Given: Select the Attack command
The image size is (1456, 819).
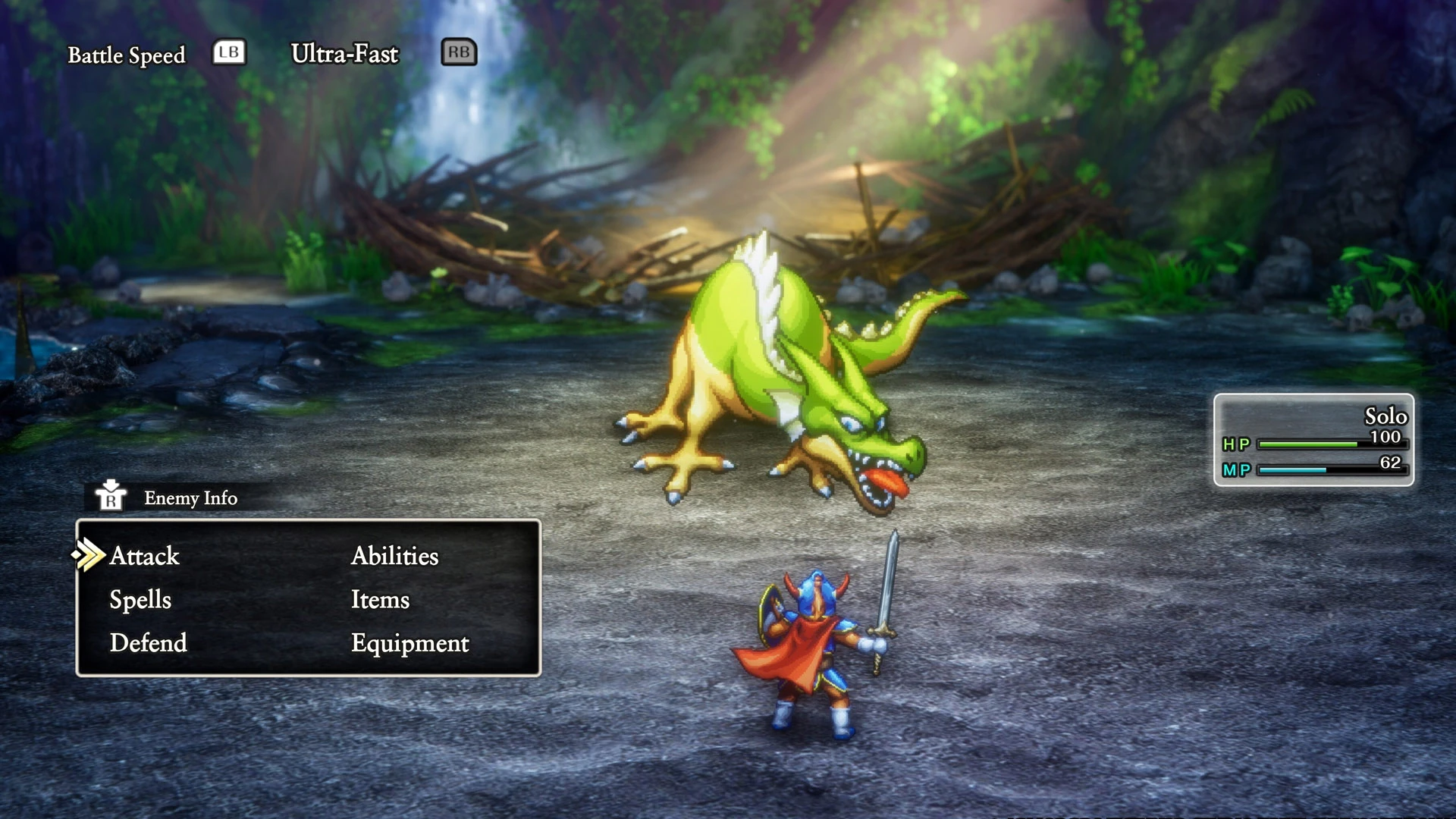Looking at the screenshot, I should pyautogui.click(x=144, y=556).
